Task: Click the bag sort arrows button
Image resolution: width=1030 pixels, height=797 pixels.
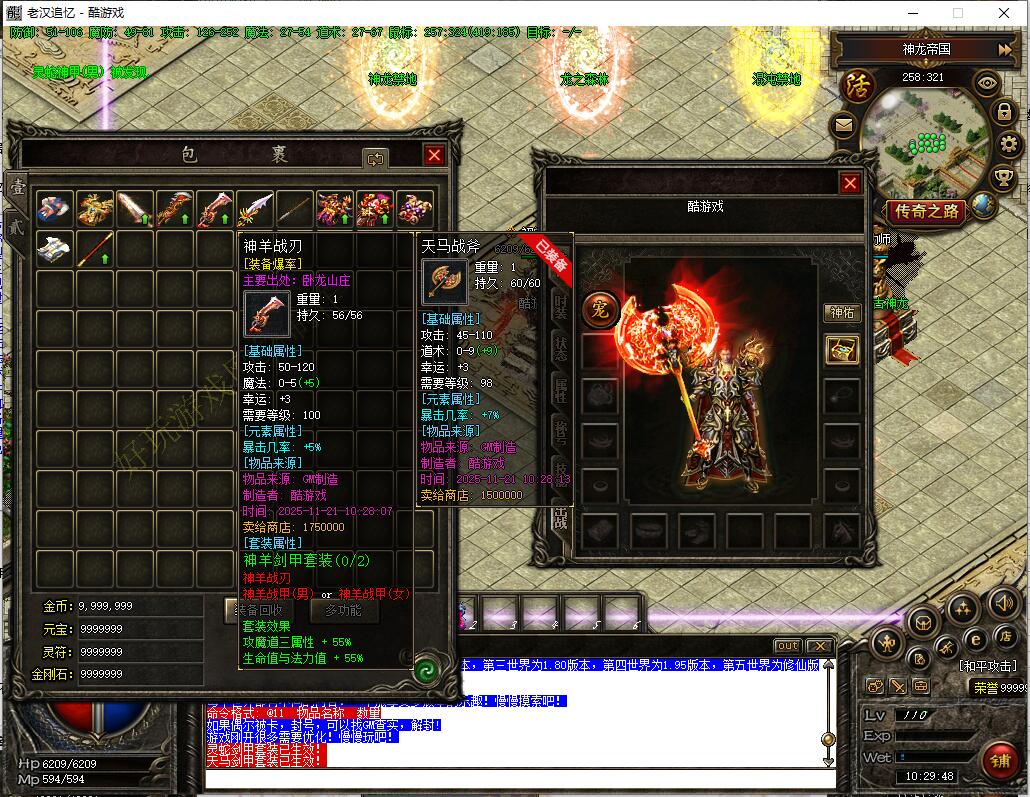Action: click(376, 158)
